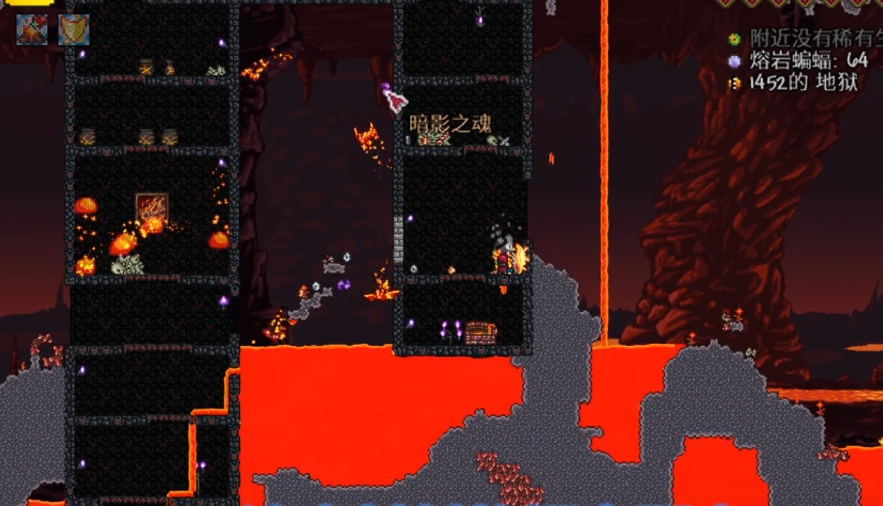Select the Cozy Fire campfire buff icon
This screenshot has width=883, height=506.
[x=32, y=29]
